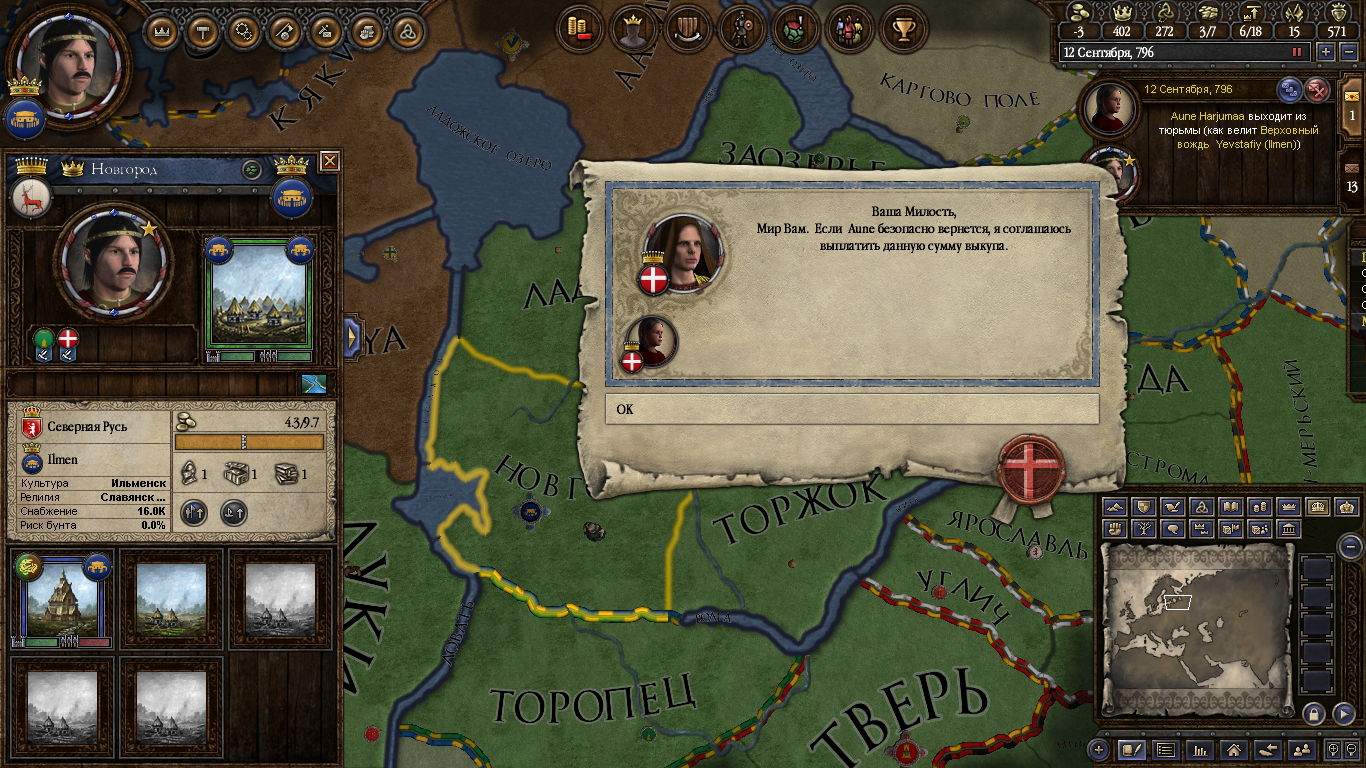Dismiss the Aune Harjumaa notification with red X
The height and width of the screenshot is (768, 1366).
(x=1318, y=90)
